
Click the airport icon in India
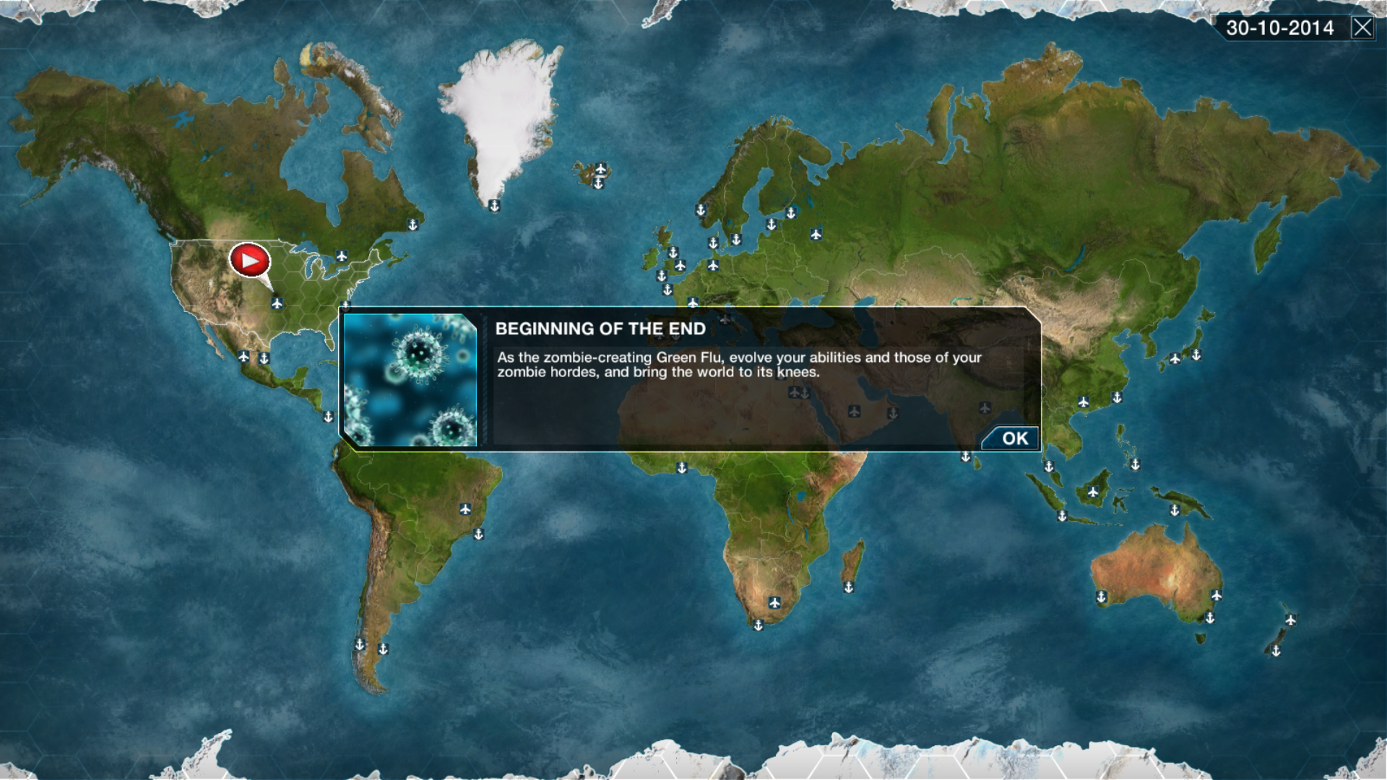985,408
